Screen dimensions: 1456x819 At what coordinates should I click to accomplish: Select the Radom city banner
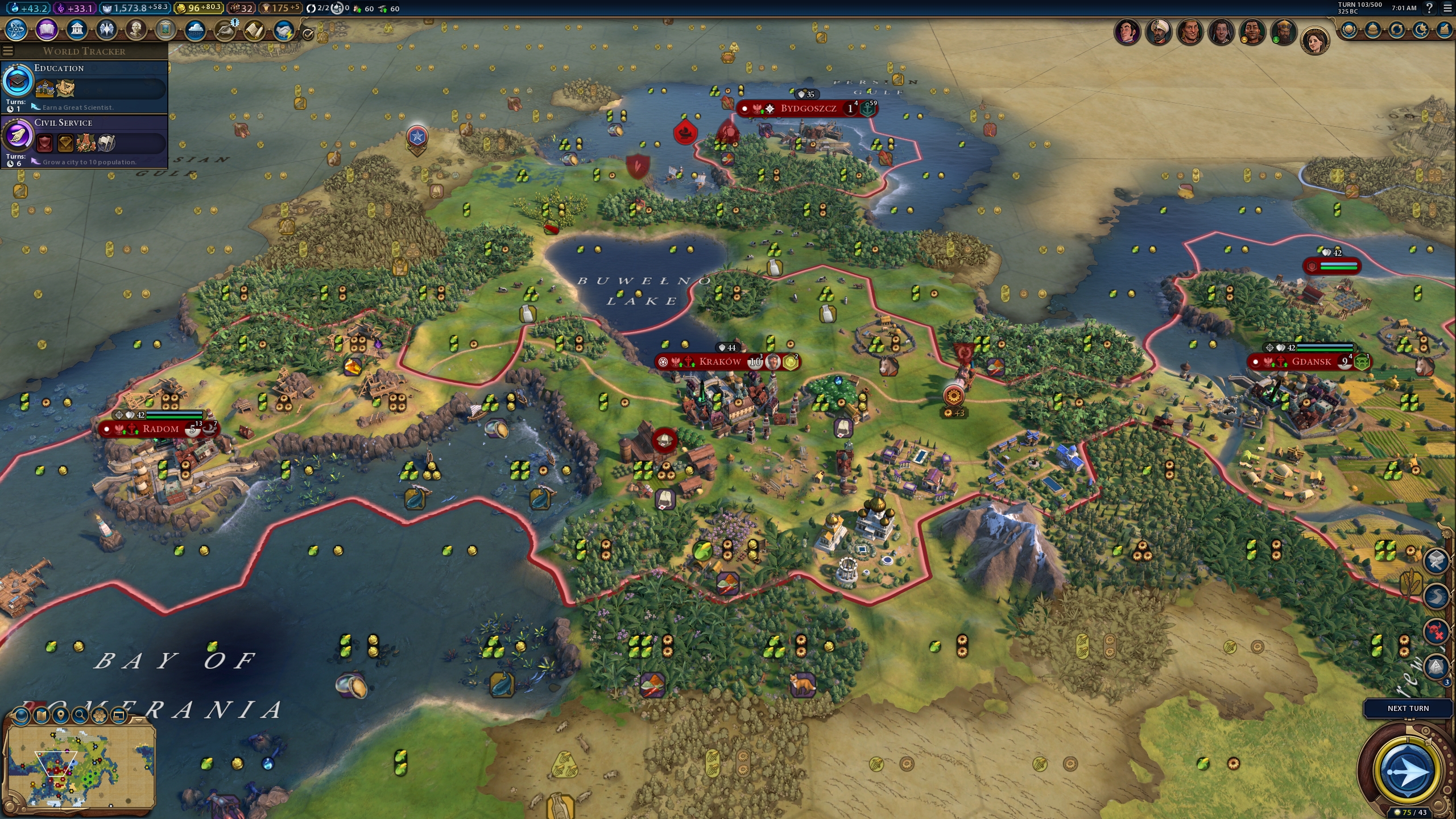coord(160,429)
